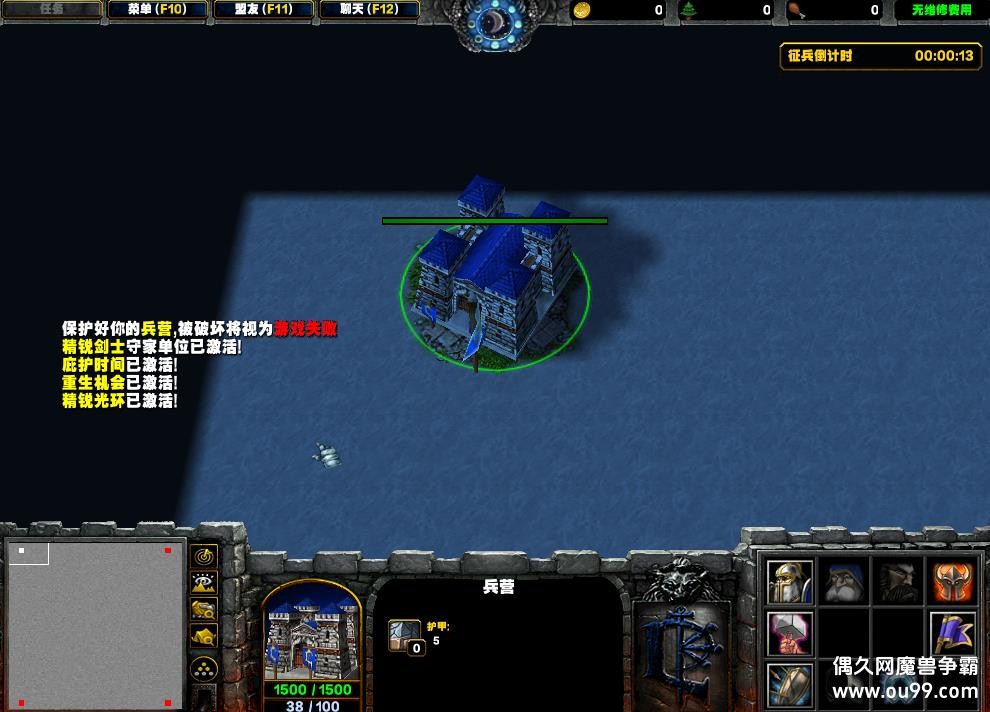Screen dimensions: 990x712
Task: Click the barracks portrait
Action: [312, 632]
